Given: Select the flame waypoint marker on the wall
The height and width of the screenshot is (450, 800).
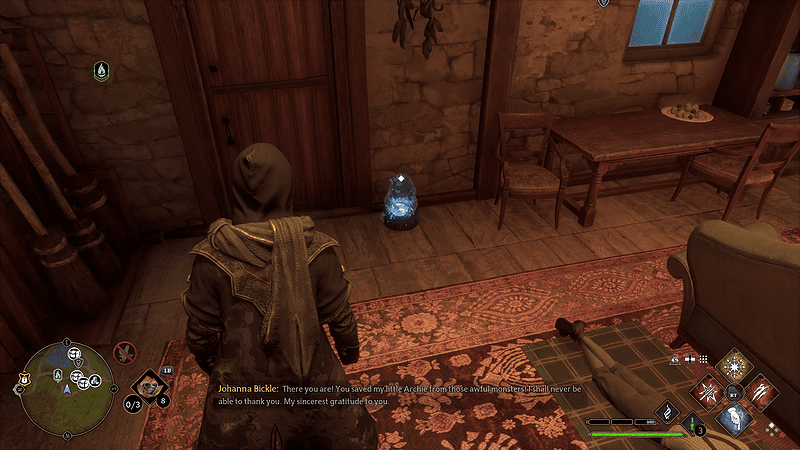Looking at the screenshot, I should (x=101, y=69).
